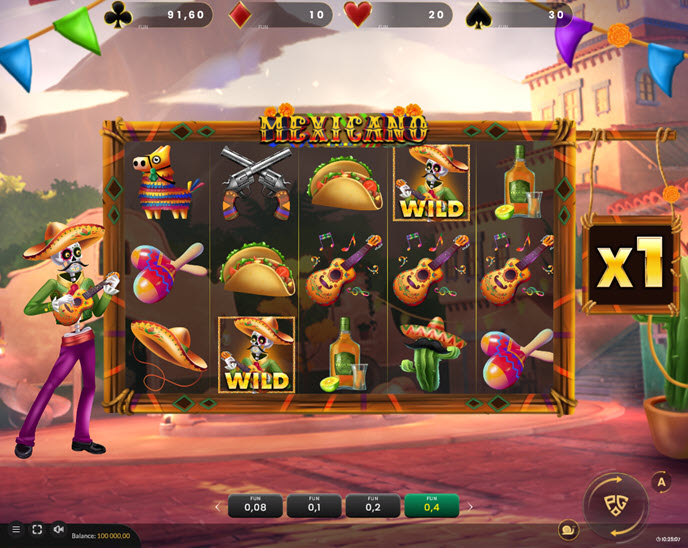
Task: Spin the reels with the round spin button
Action: tap(616, 504)
